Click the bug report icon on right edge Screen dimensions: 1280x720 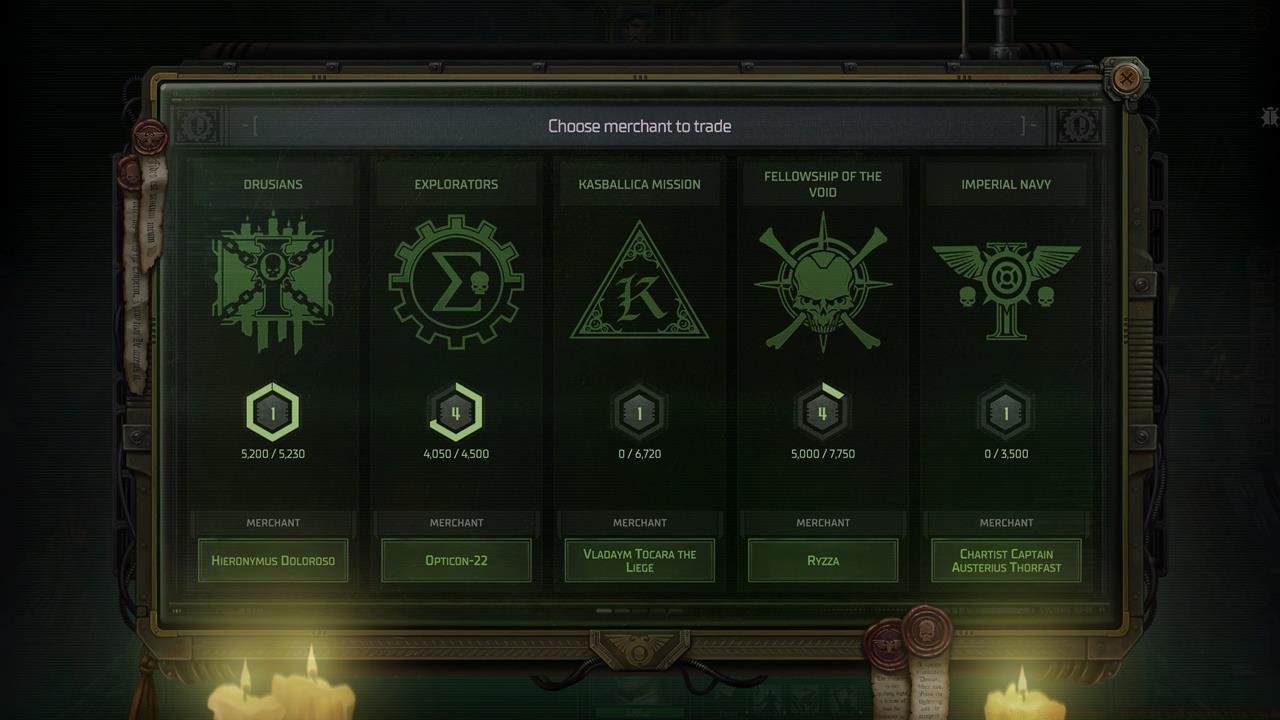point(1269,117)
